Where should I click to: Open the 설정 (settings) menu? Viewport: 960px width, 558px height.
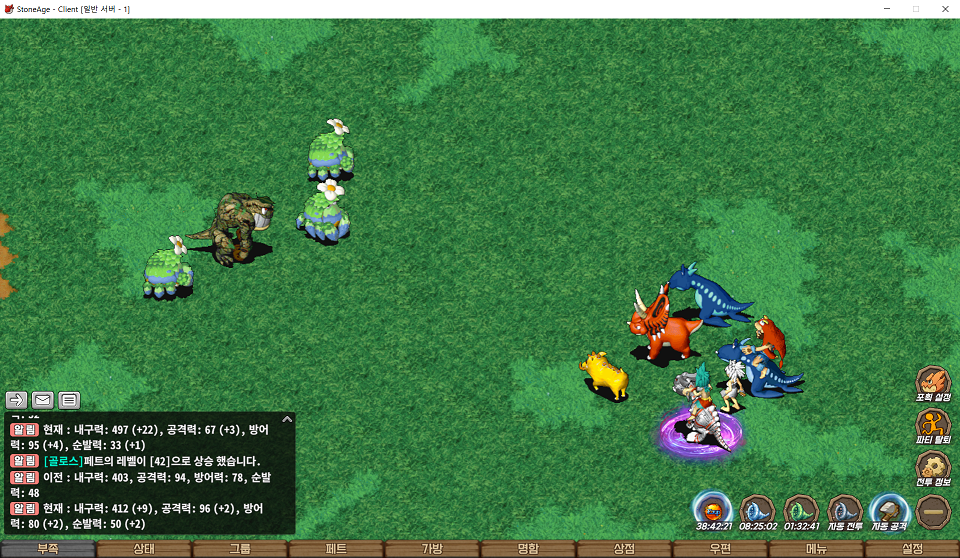[912, 549]
